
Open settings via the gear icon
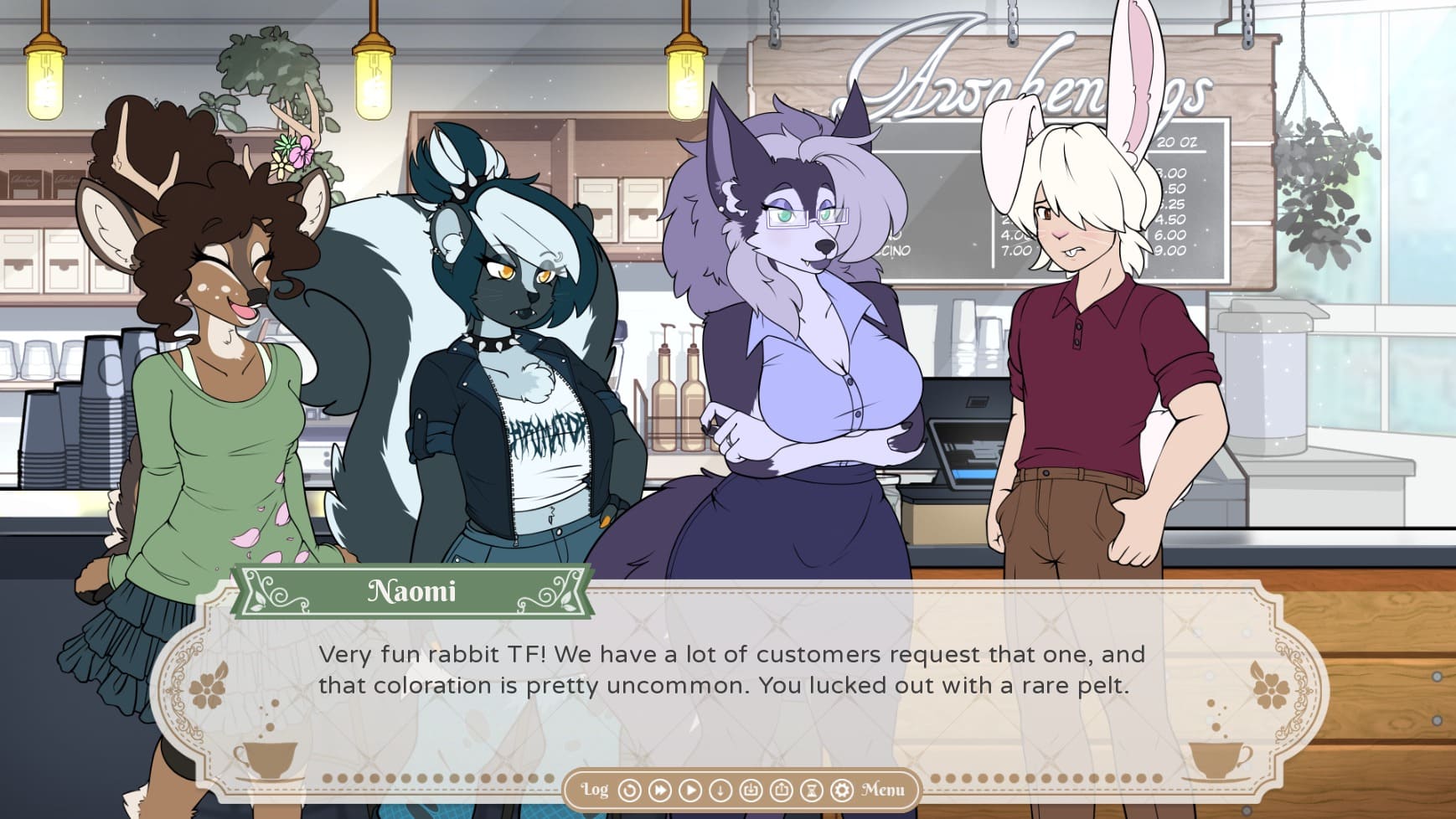click(841, 790)
